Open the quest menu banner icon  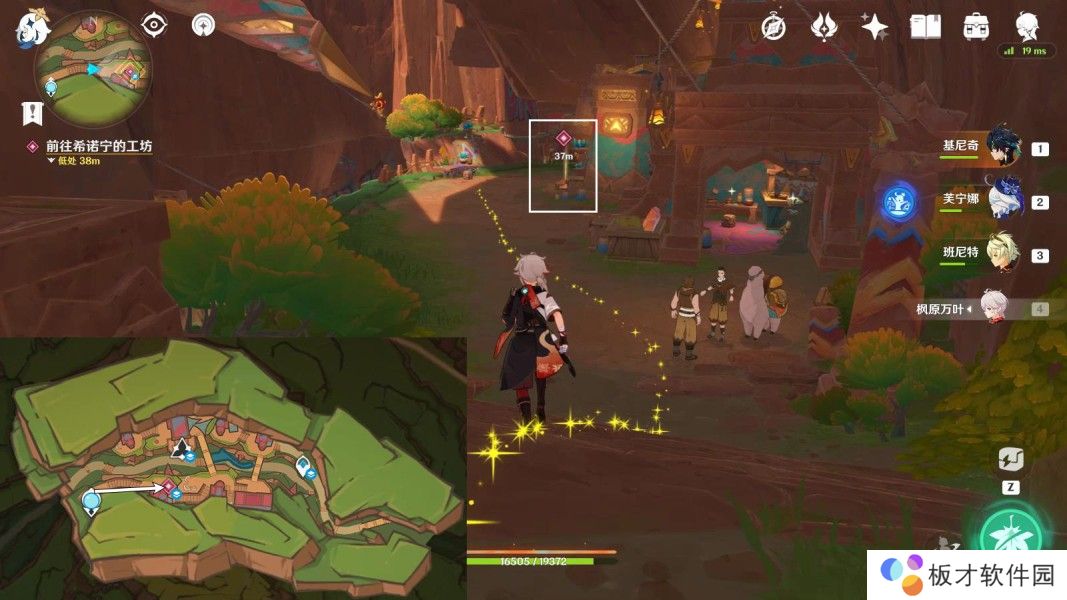[32, 113]
